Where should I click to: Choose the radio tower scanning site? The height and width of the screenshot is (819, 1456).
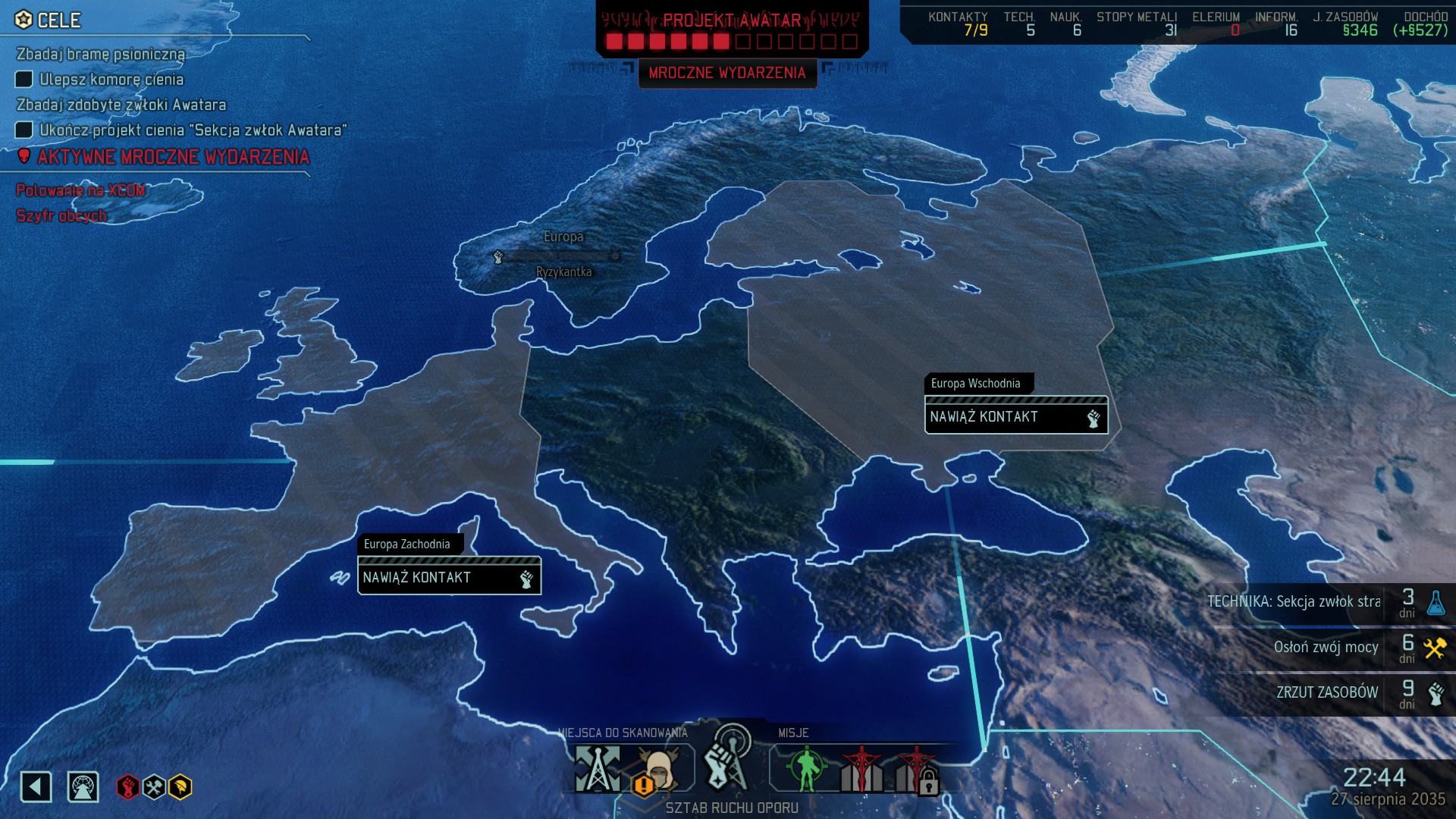coord(598,768)
